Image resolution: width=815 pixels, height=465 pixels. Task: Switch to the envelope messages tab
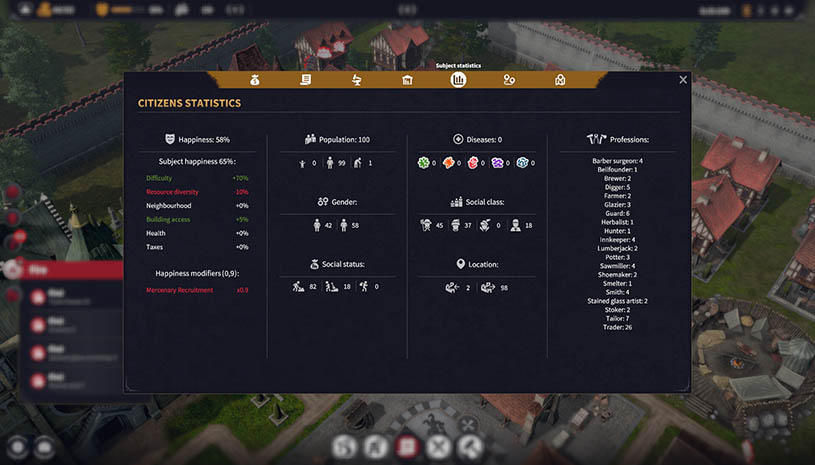(x=560, y=80)
